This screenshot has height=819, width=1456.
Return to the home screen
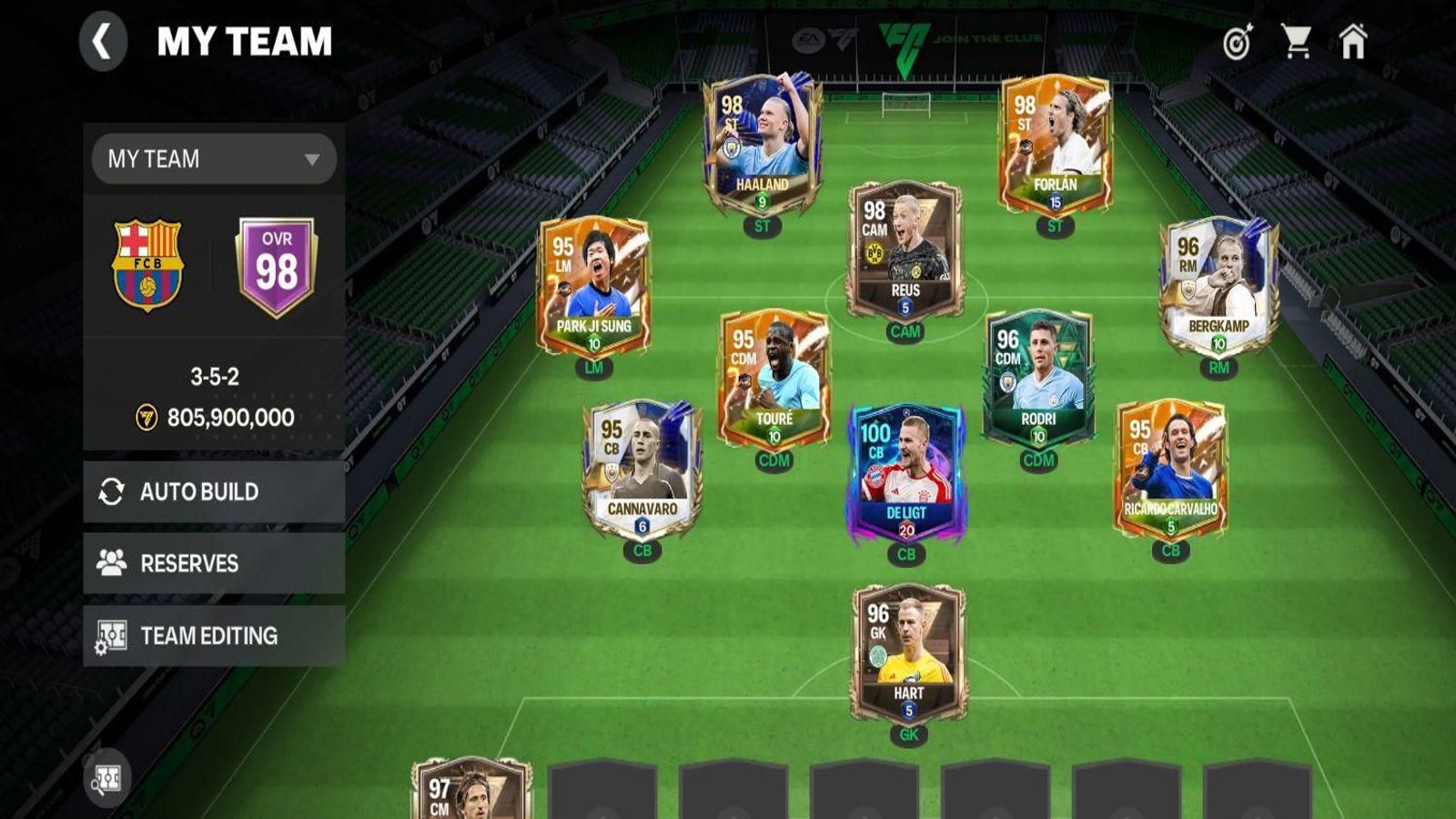1353,42
